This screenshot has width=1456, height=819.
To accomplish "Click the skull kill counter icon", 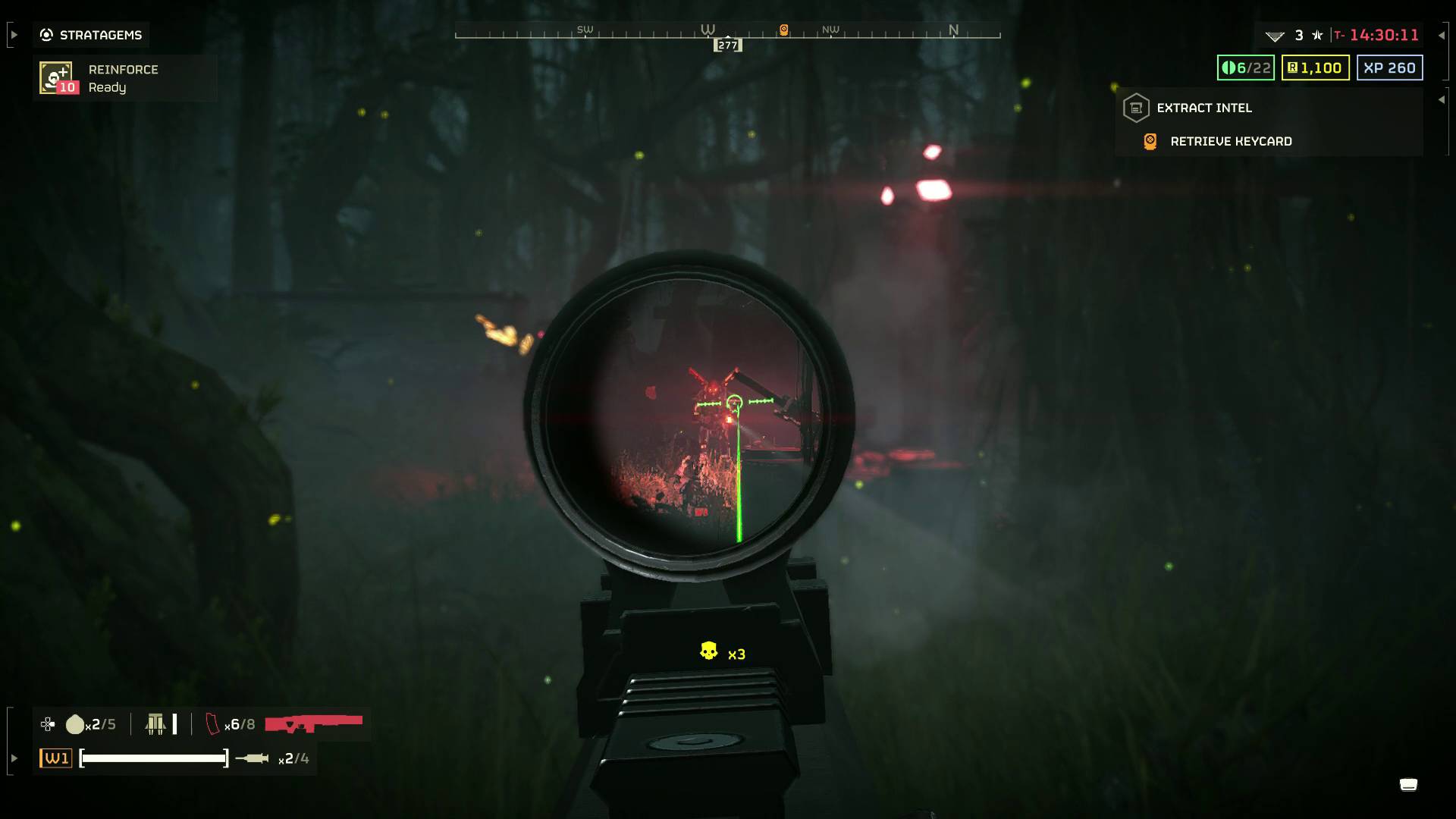I will 708,651.
